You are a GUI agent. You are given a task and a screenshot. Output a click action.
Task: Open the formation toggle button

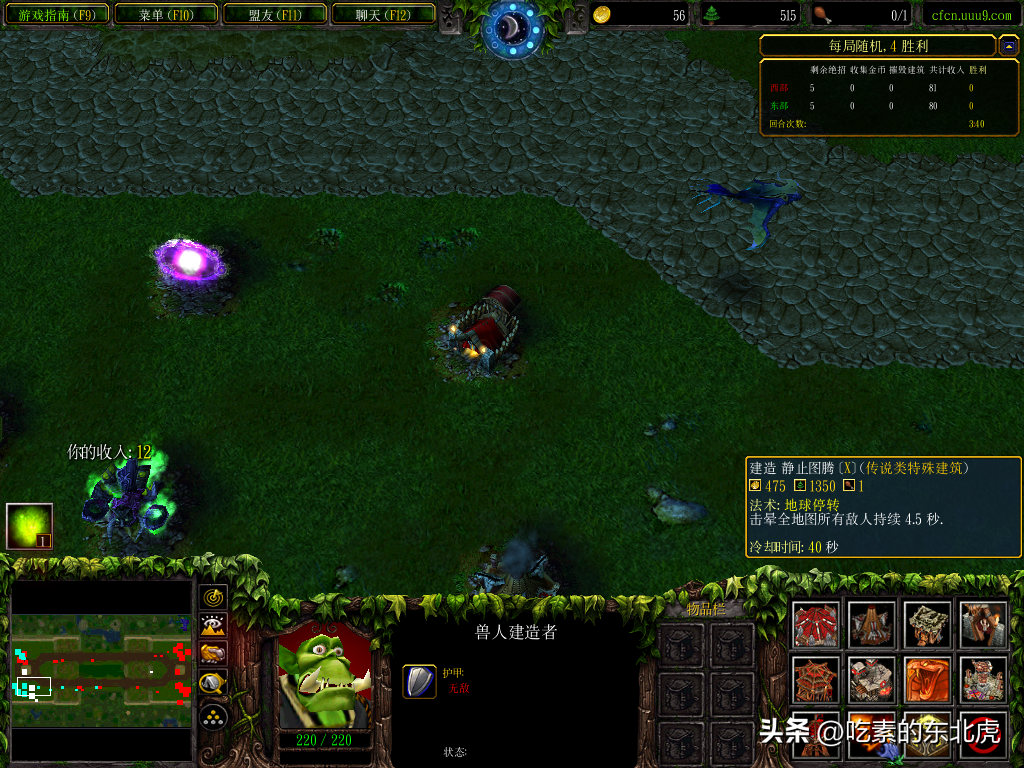coord(213,716)
